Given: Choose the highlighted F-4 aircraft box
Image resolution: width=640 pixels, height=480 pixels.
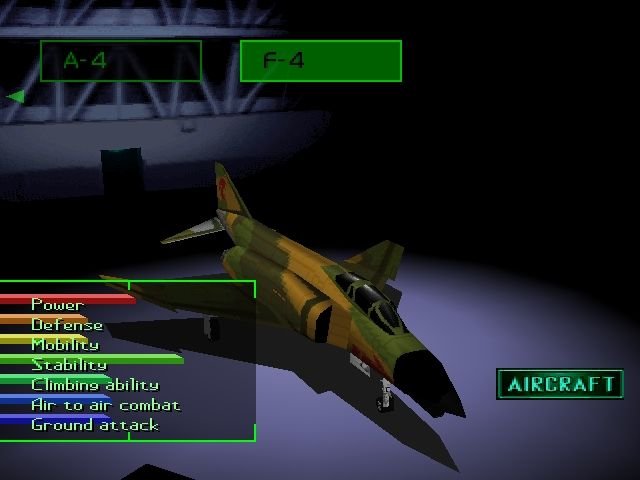Looking at the screenshot, I should 320,61.
